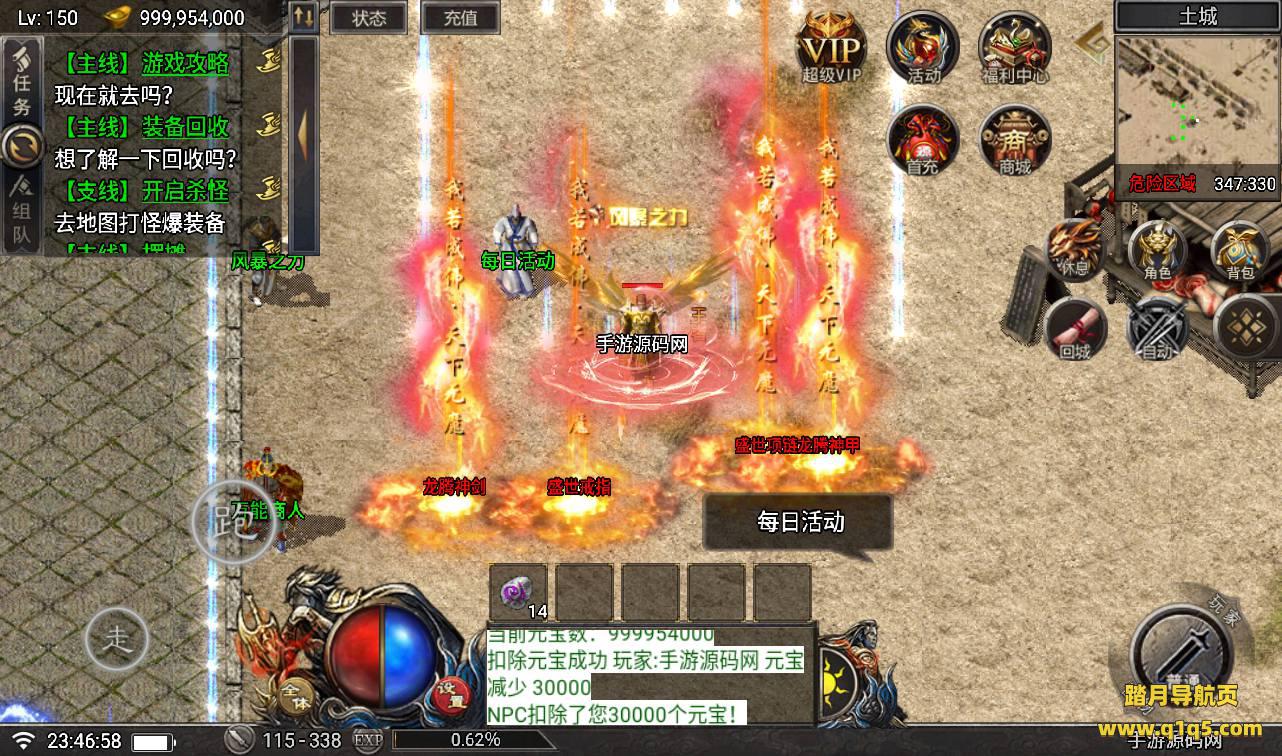Screen dimensions: 1282x756
Task: Toggle 自动 auto-battle
Action: pos(1157,326)
